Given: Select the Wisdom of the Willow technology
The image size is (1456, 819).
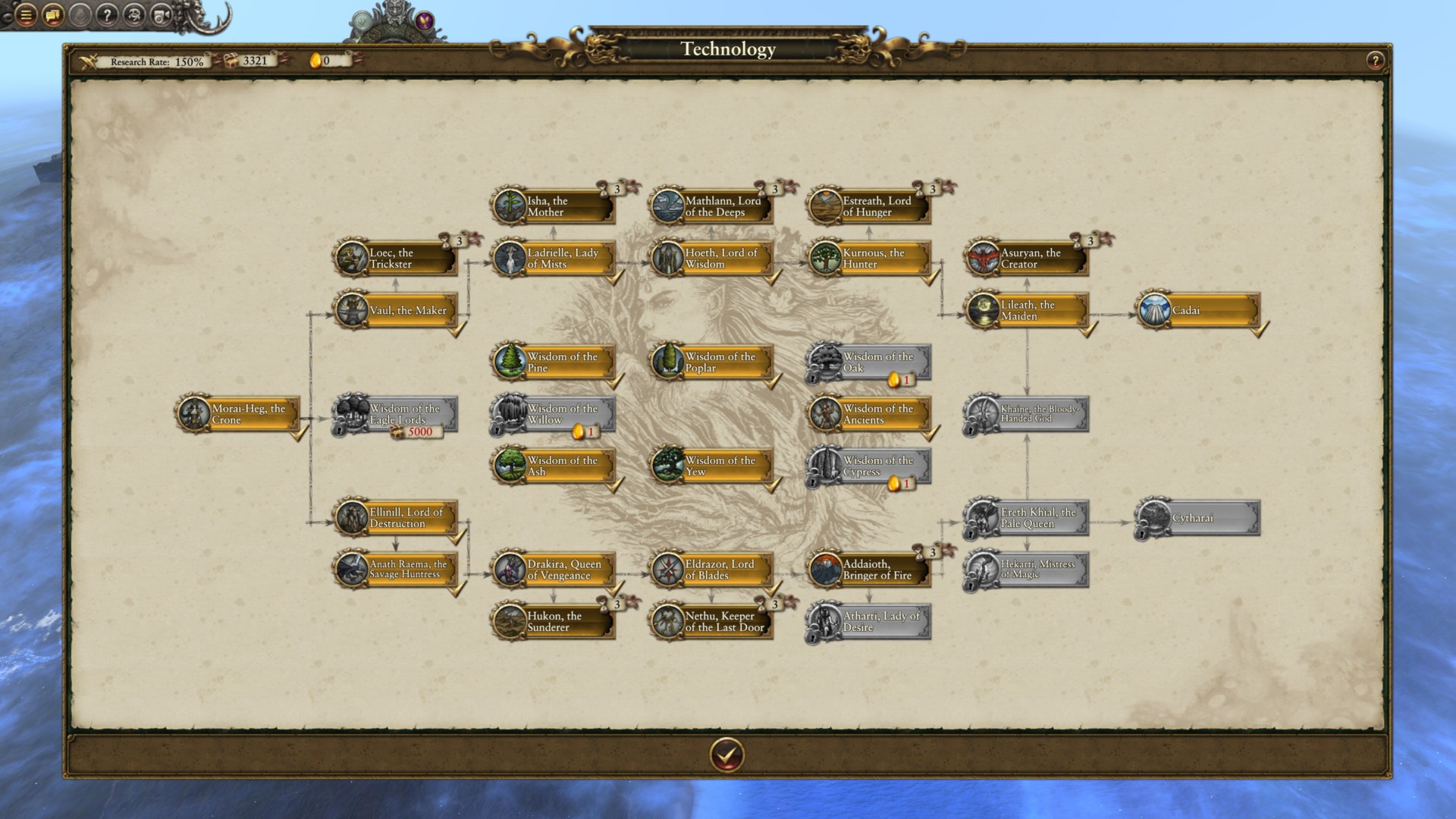Looking at the screenshot, I should [557, 414].
